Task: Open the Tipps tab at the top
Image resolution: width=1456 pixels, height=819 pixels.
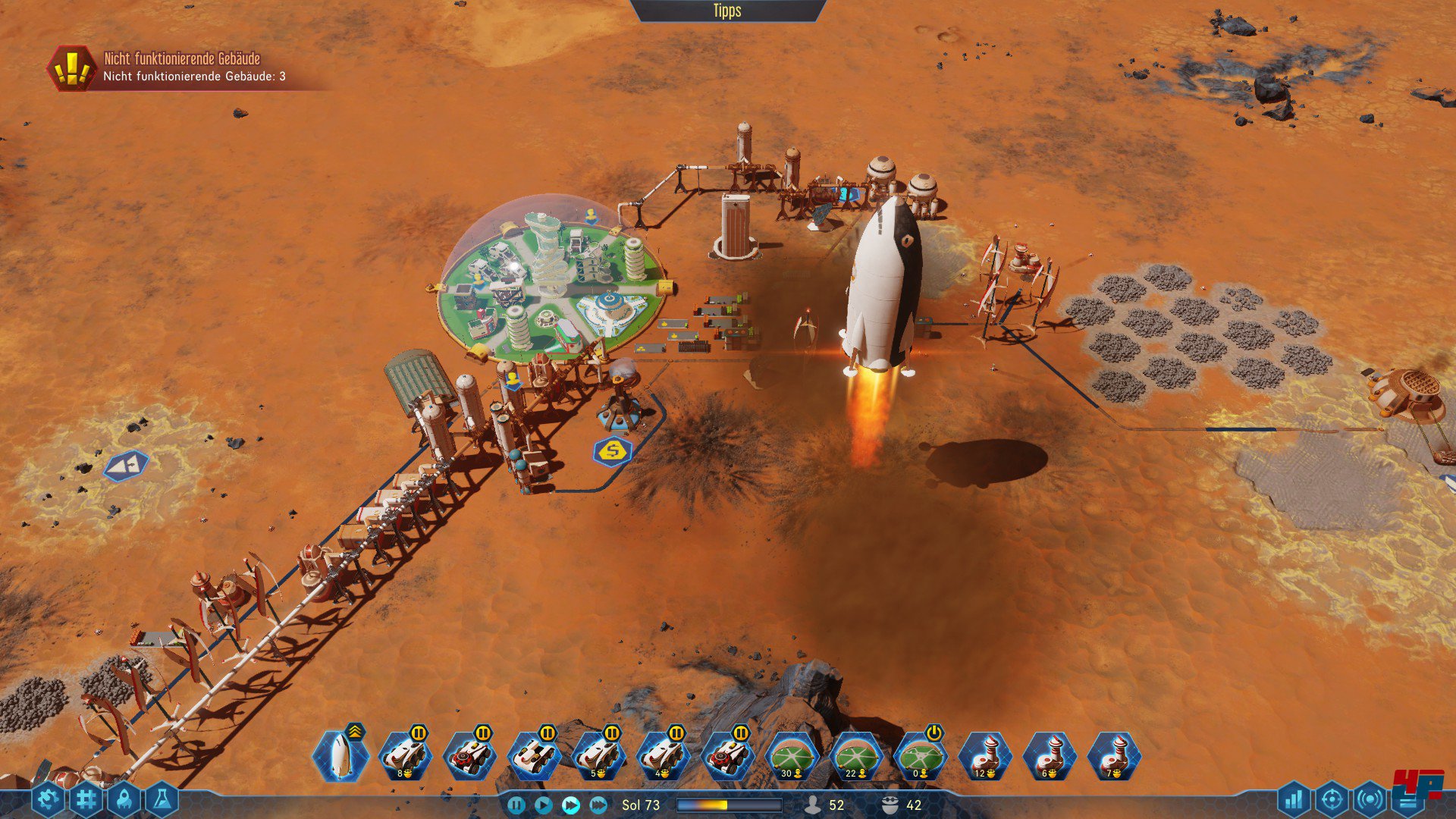Action: click(726, 11)
